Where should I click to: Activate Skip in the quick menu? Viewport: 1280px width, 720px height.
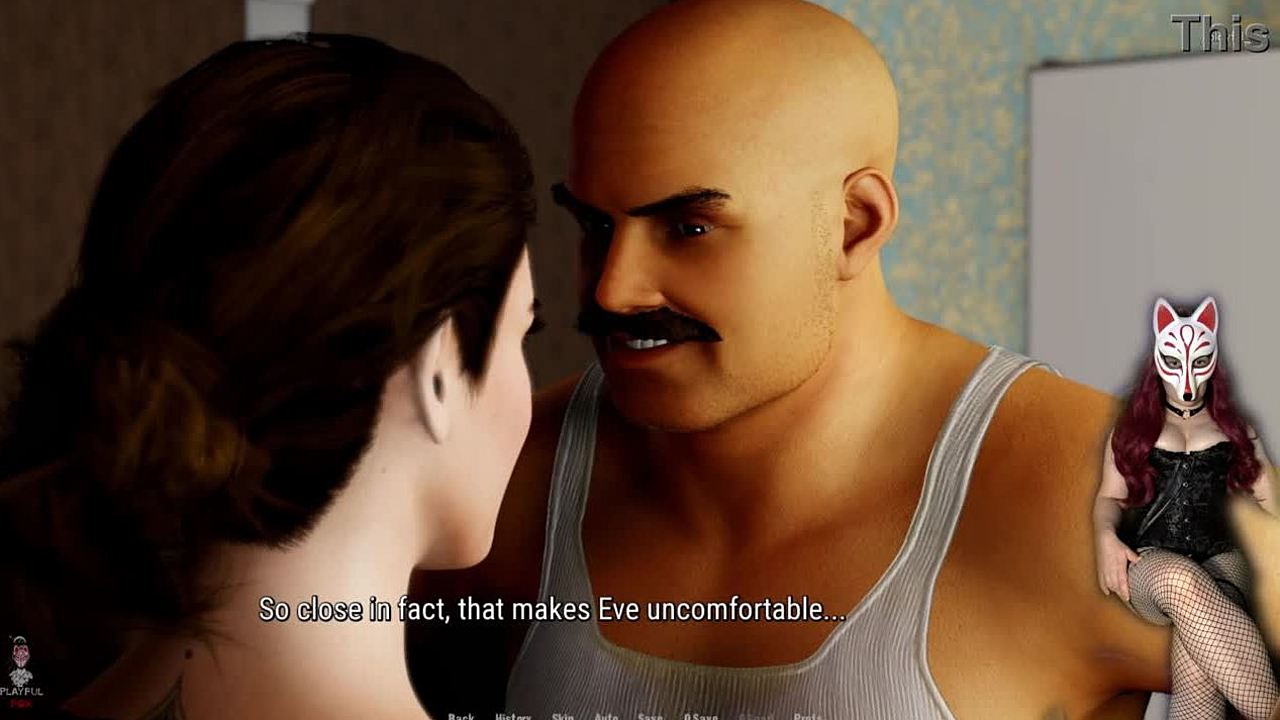click(563, 716)
